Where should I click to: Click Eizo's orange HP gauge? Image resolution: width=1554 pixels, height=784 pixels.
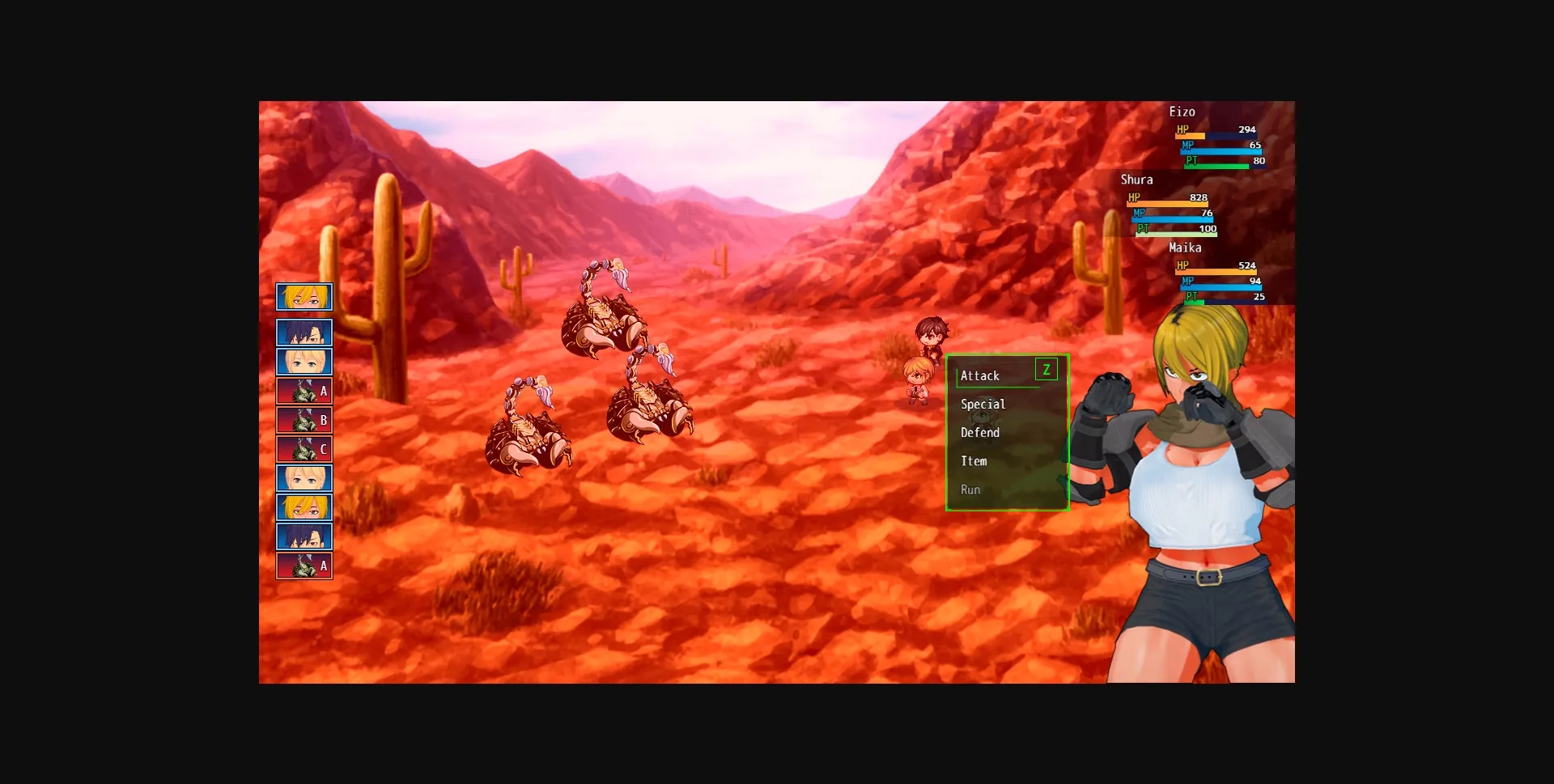coord(1190,135)
